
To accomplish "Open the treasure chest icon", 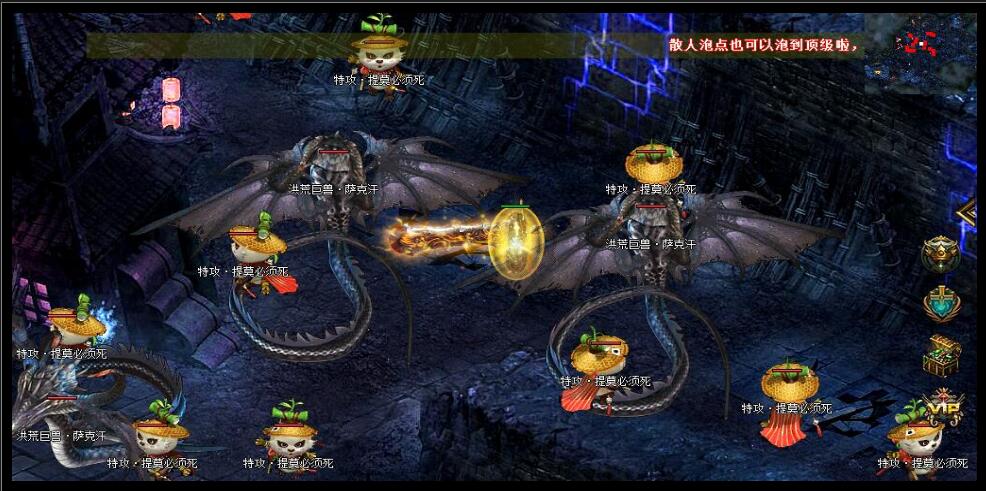I will coord(941,354).
